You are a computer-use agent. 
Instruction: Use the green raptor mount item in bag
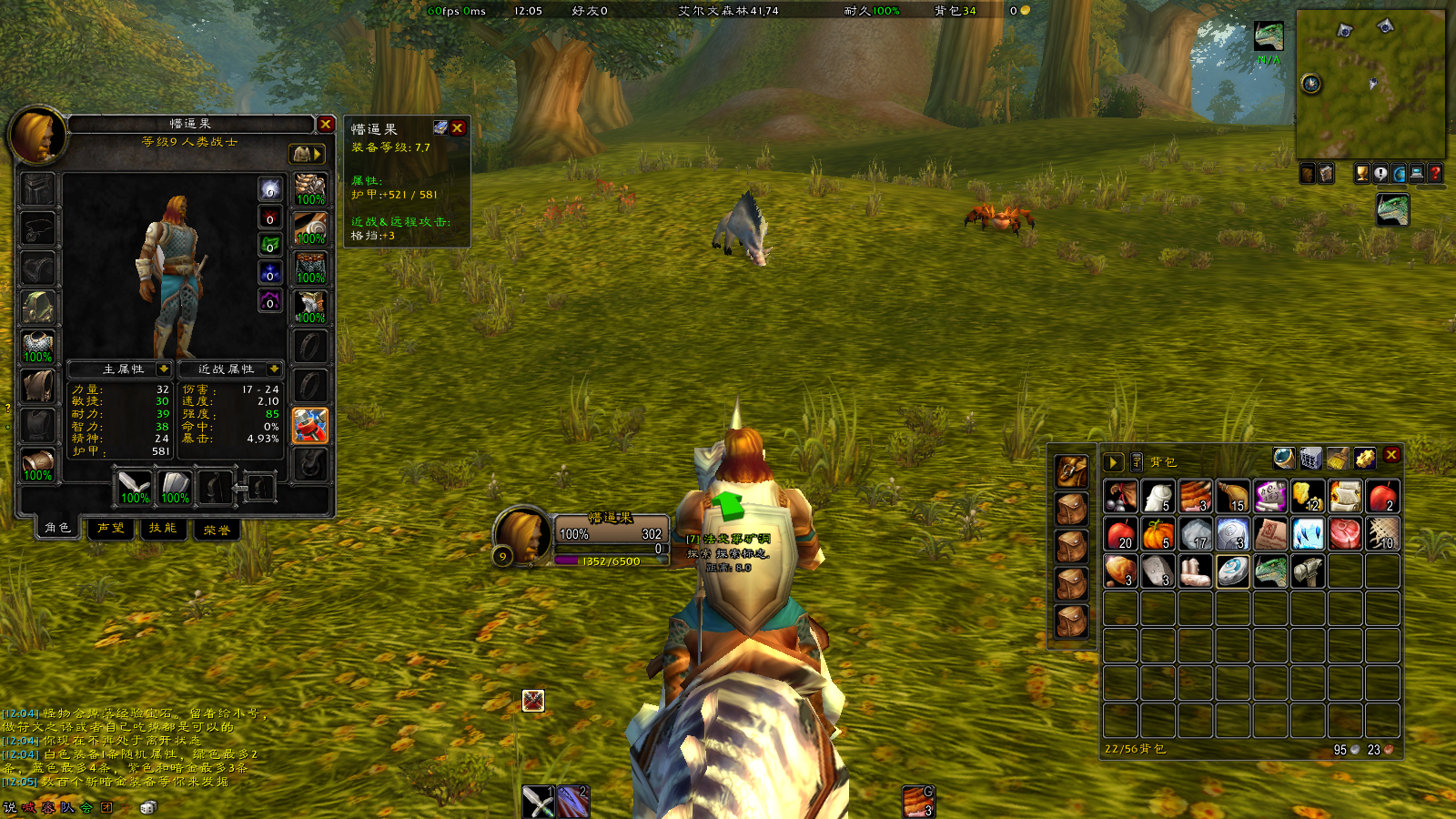(1270, 571)
